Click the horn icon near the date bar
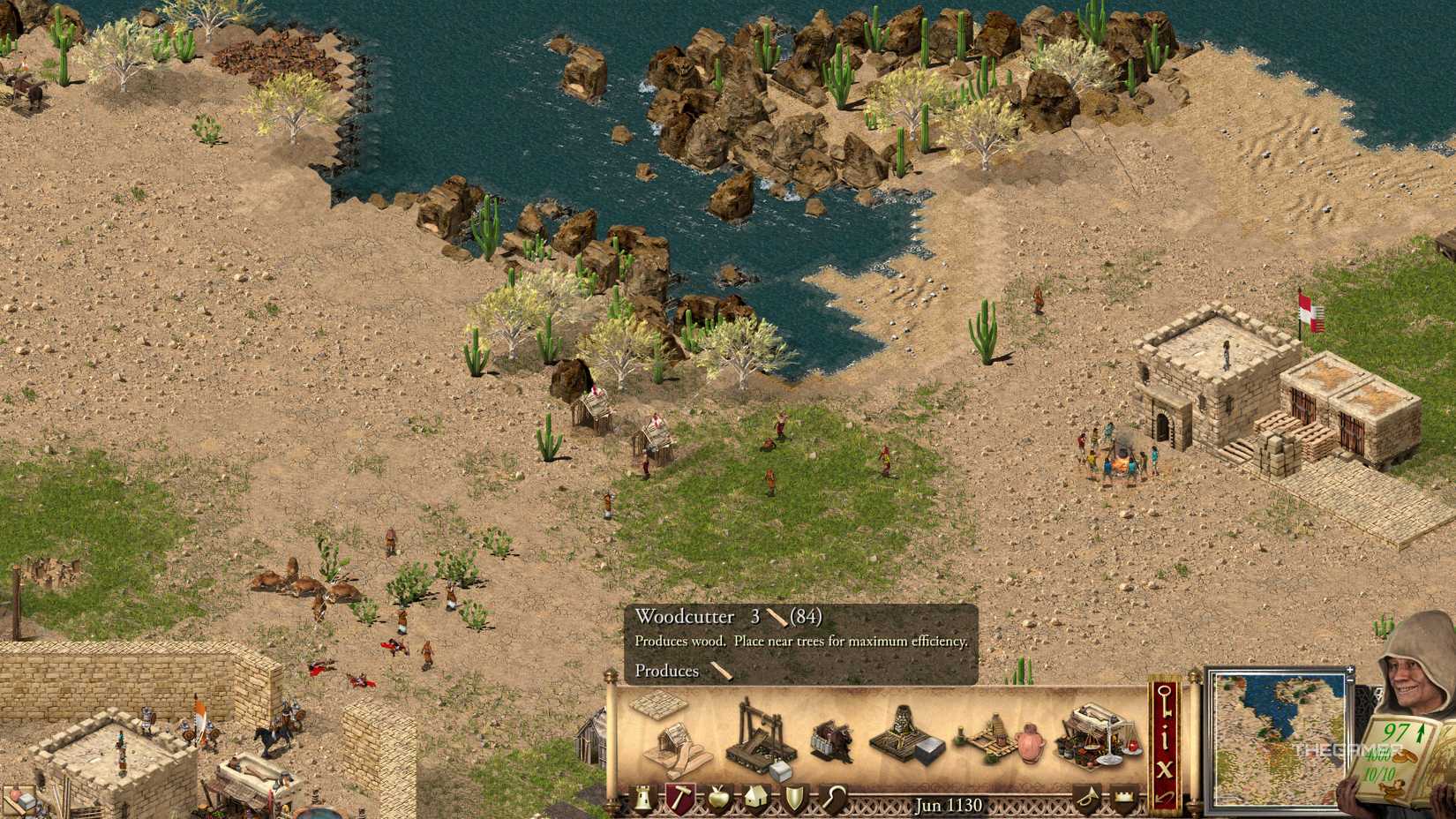1456x819 pixels. click(1089, 798)
